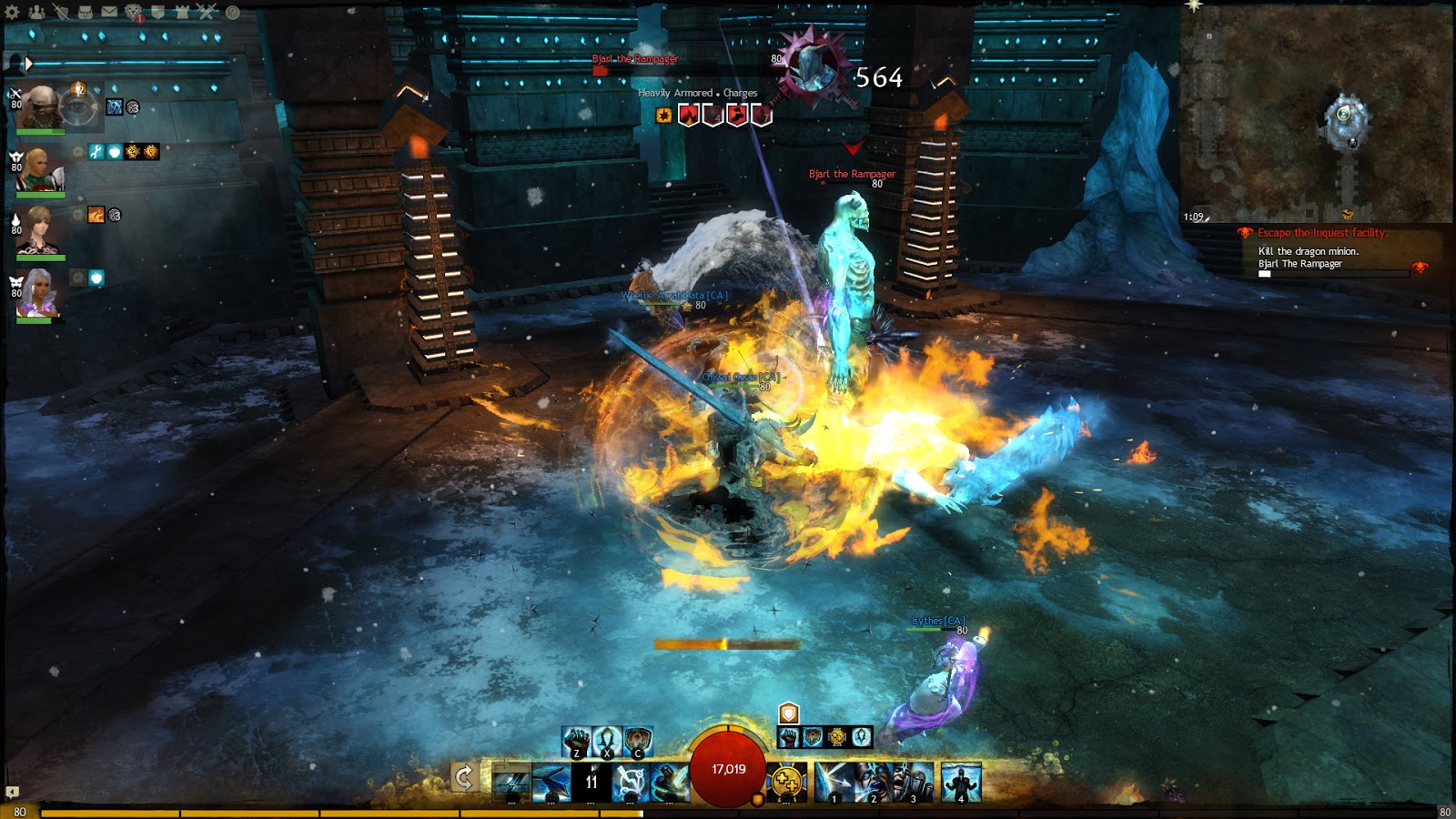This screenshot has height=819, width=1456.
Task: Open the game menu gear icon
Action: click(x=12, y=12)
